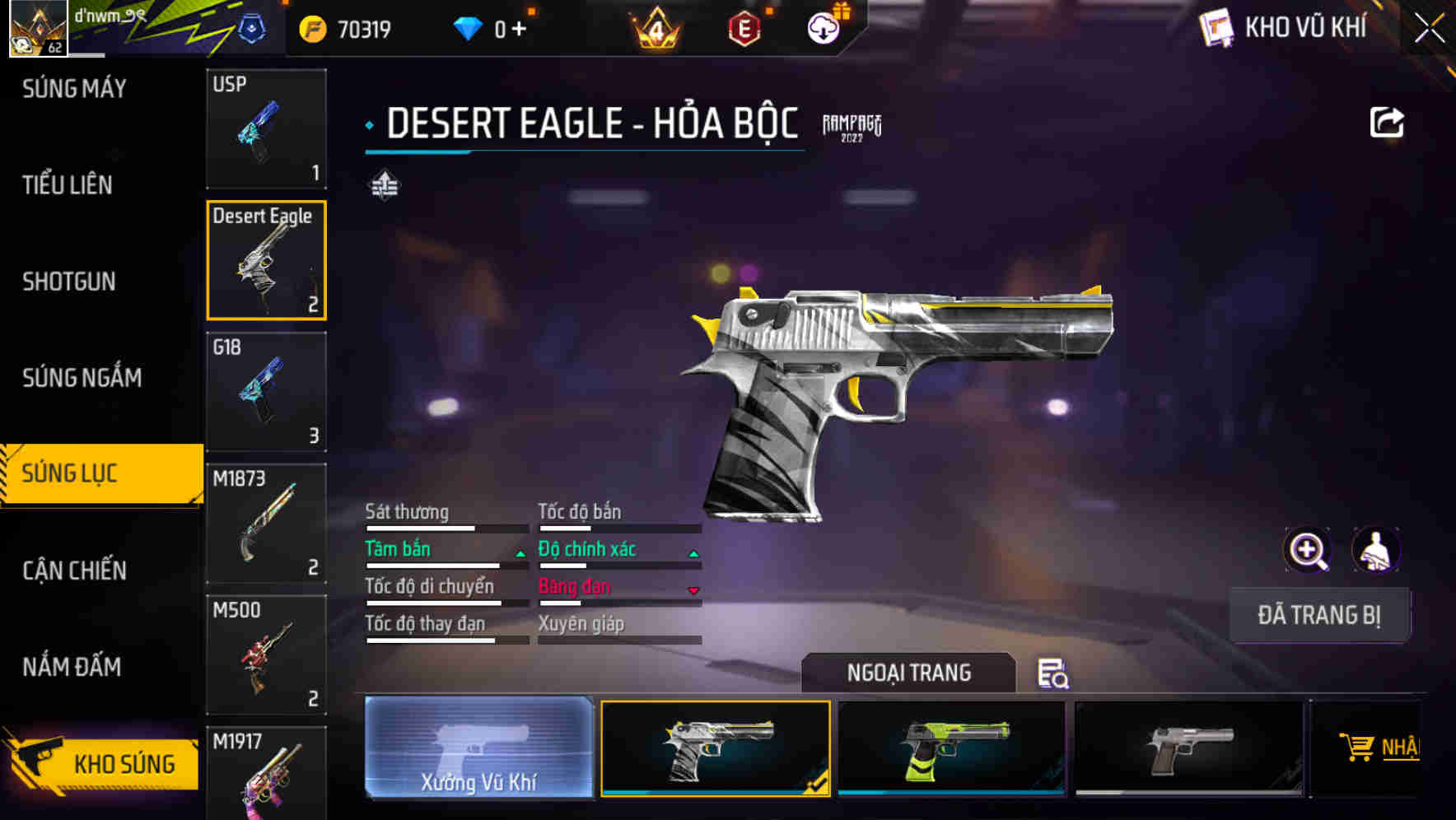Open the character preview icon beside the magnifier
Screen dimensions: 1456x820
[x=1377, y=550]
